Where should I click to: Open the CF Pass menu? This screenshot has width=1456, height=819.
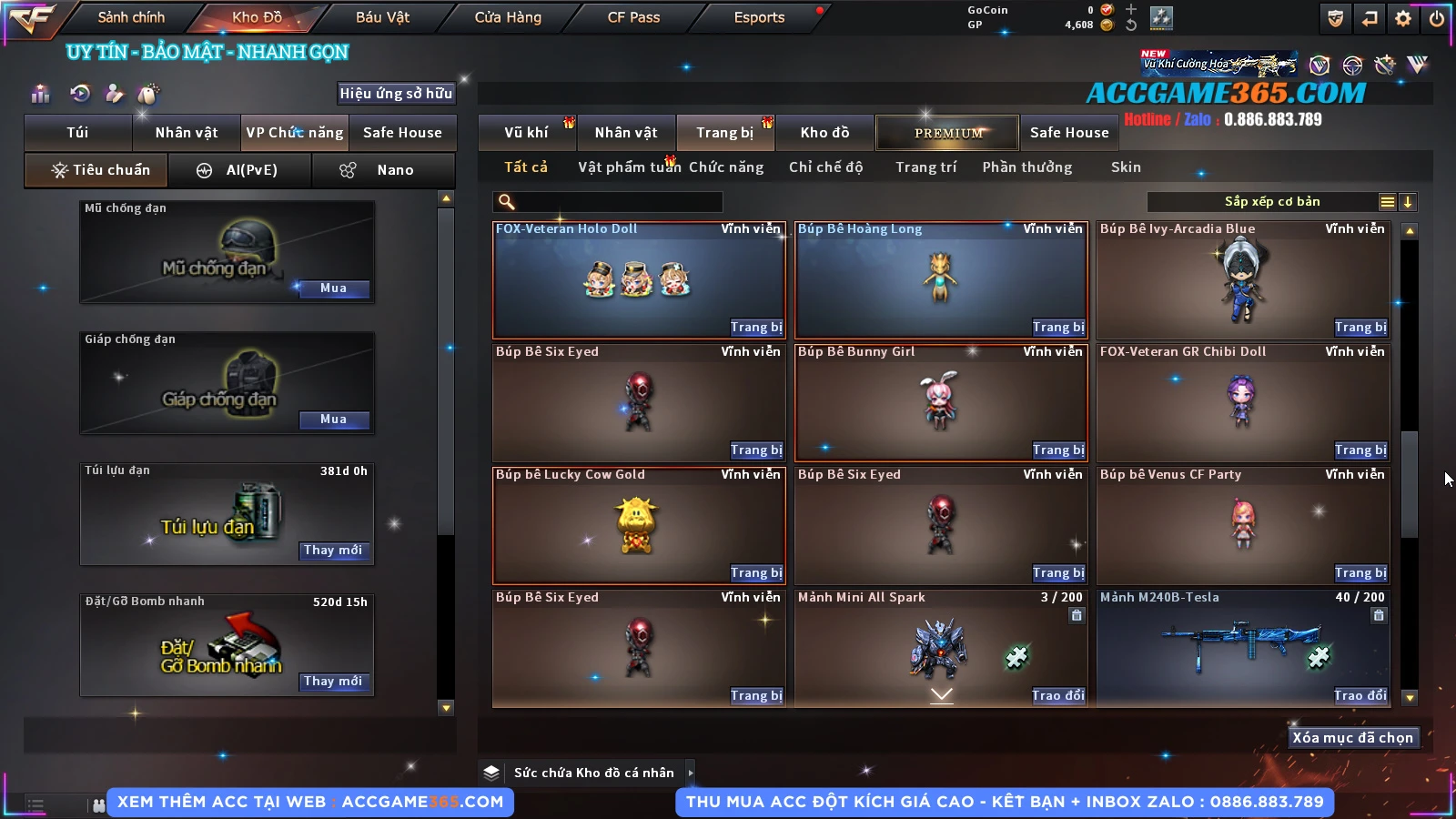(633, 17)
